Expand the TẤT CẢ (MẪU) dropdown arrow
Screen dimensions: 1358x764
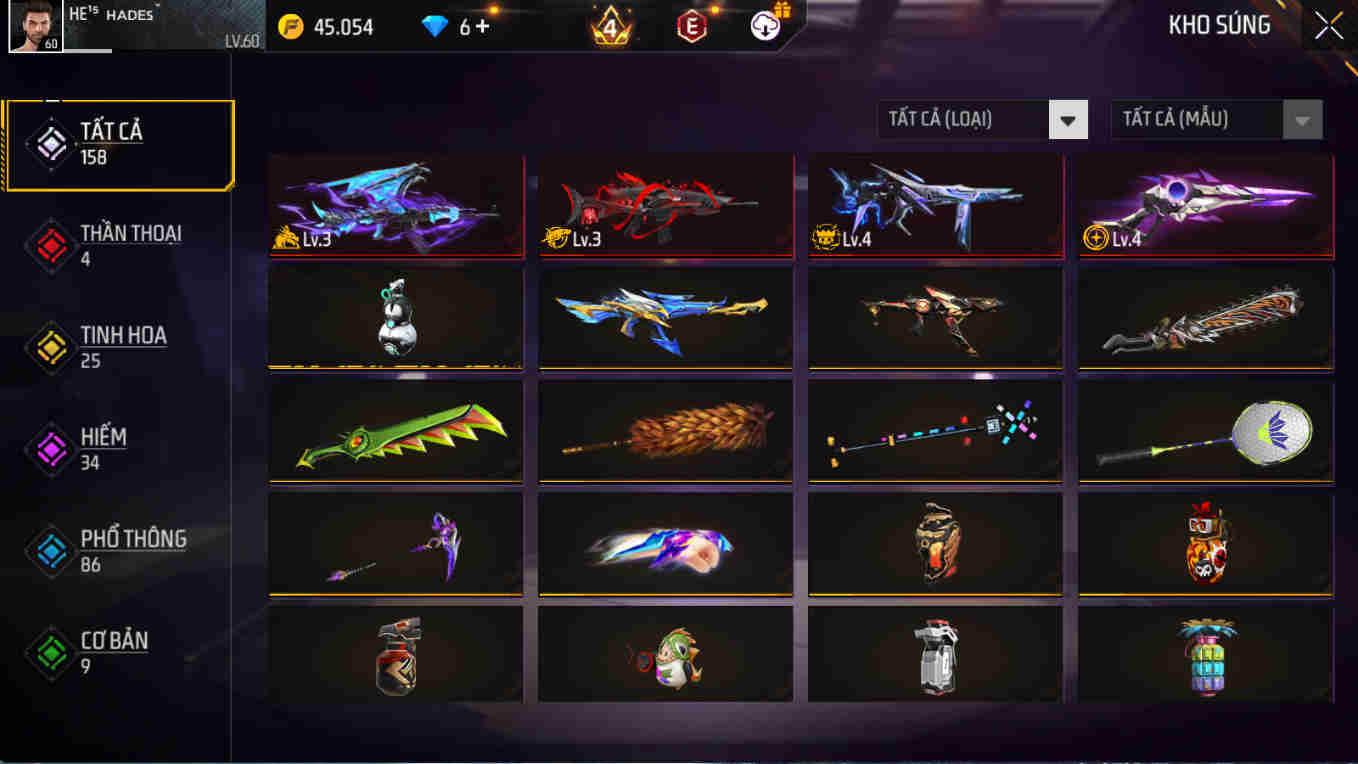1301,119
